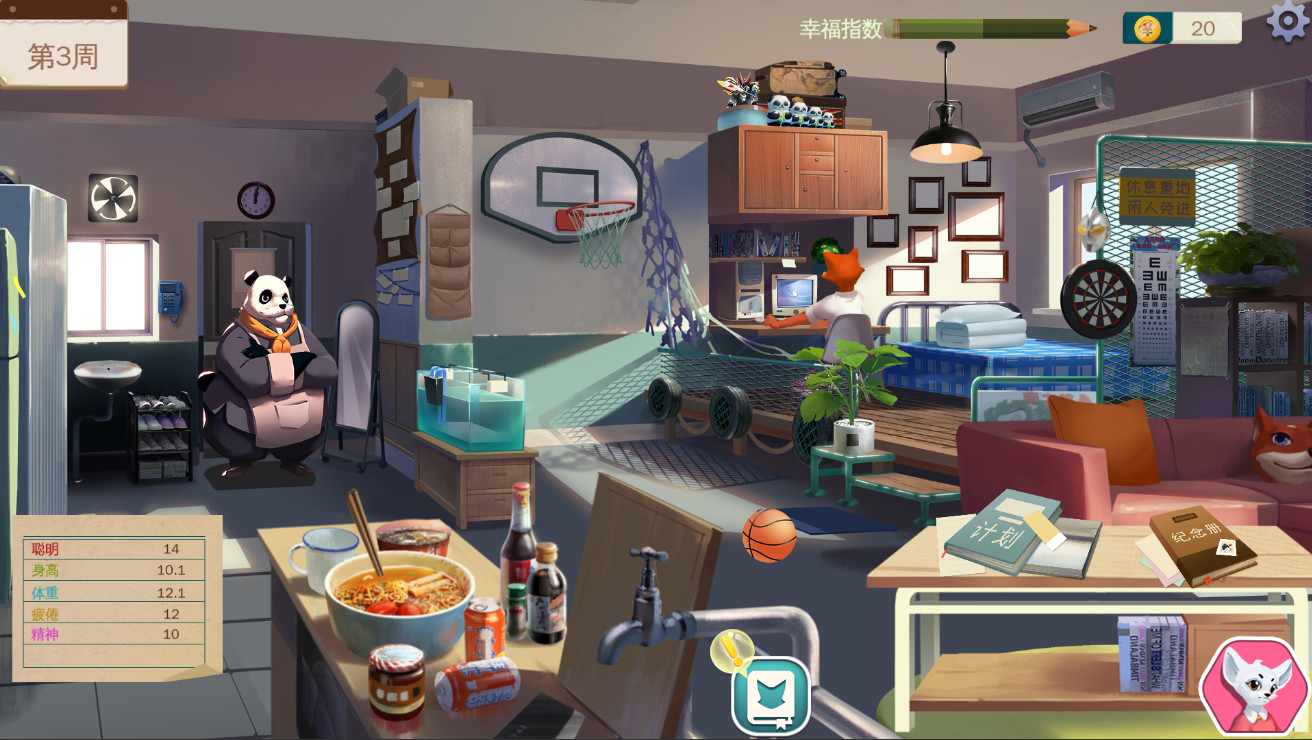Select the 精神 stat row
The image size is (1312, 740).
110,634
